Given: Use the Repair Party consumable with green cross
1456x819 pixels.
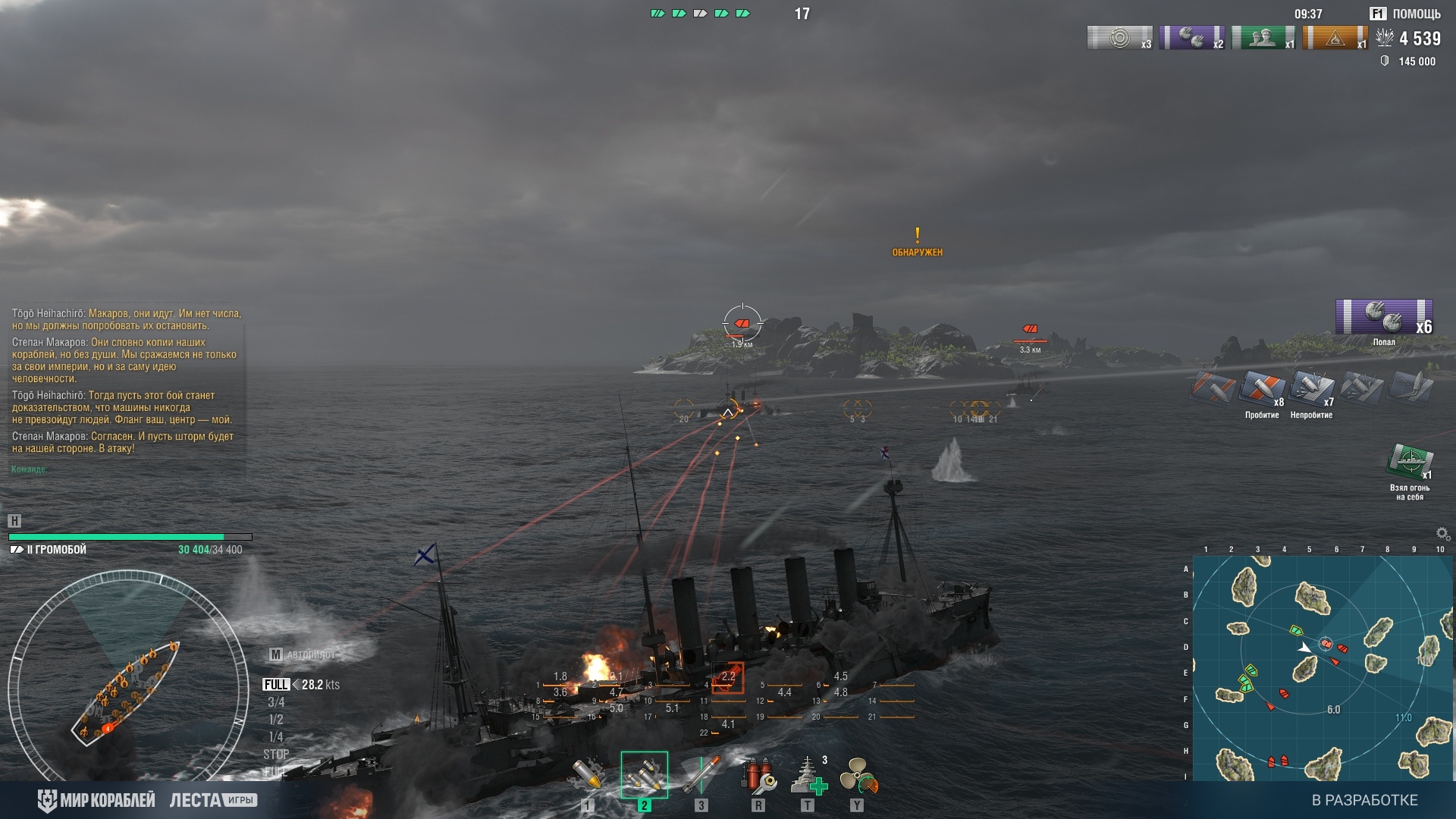Looking at the screenshot, I should pyautogui.click(x=808, y=775).
